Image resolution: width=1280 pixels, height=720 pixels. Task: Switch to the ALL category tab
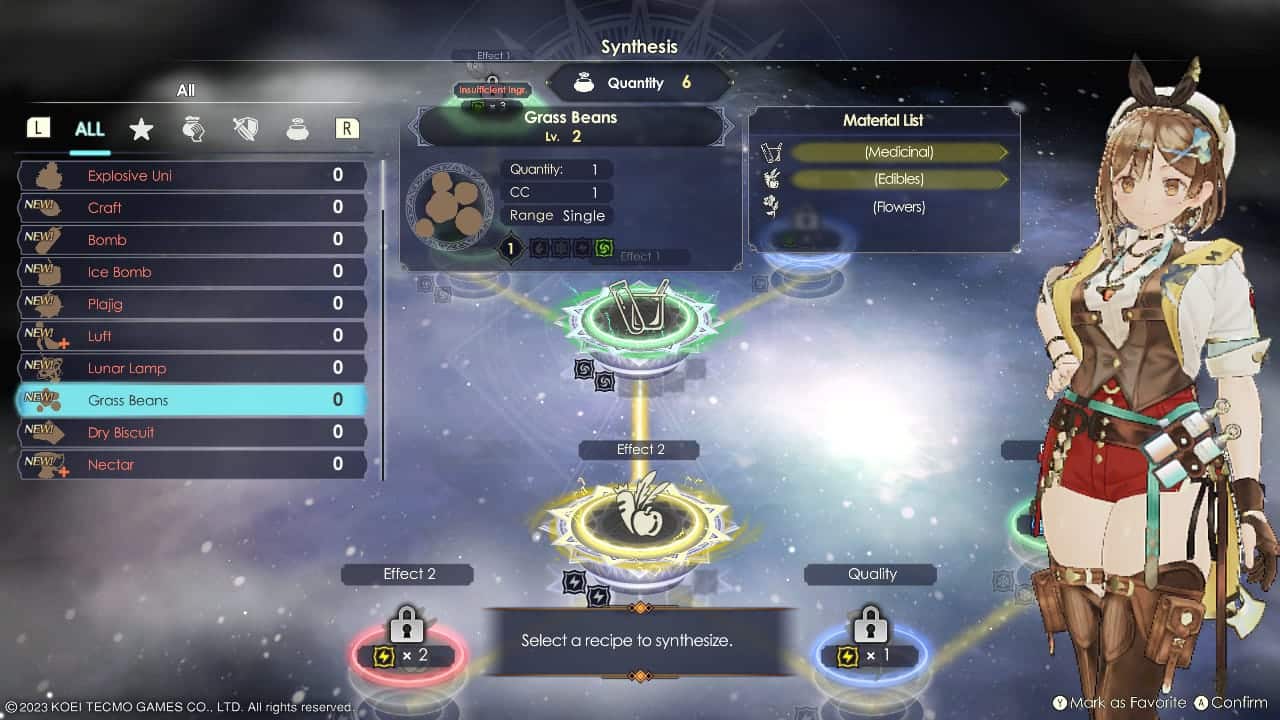[89, 129]
